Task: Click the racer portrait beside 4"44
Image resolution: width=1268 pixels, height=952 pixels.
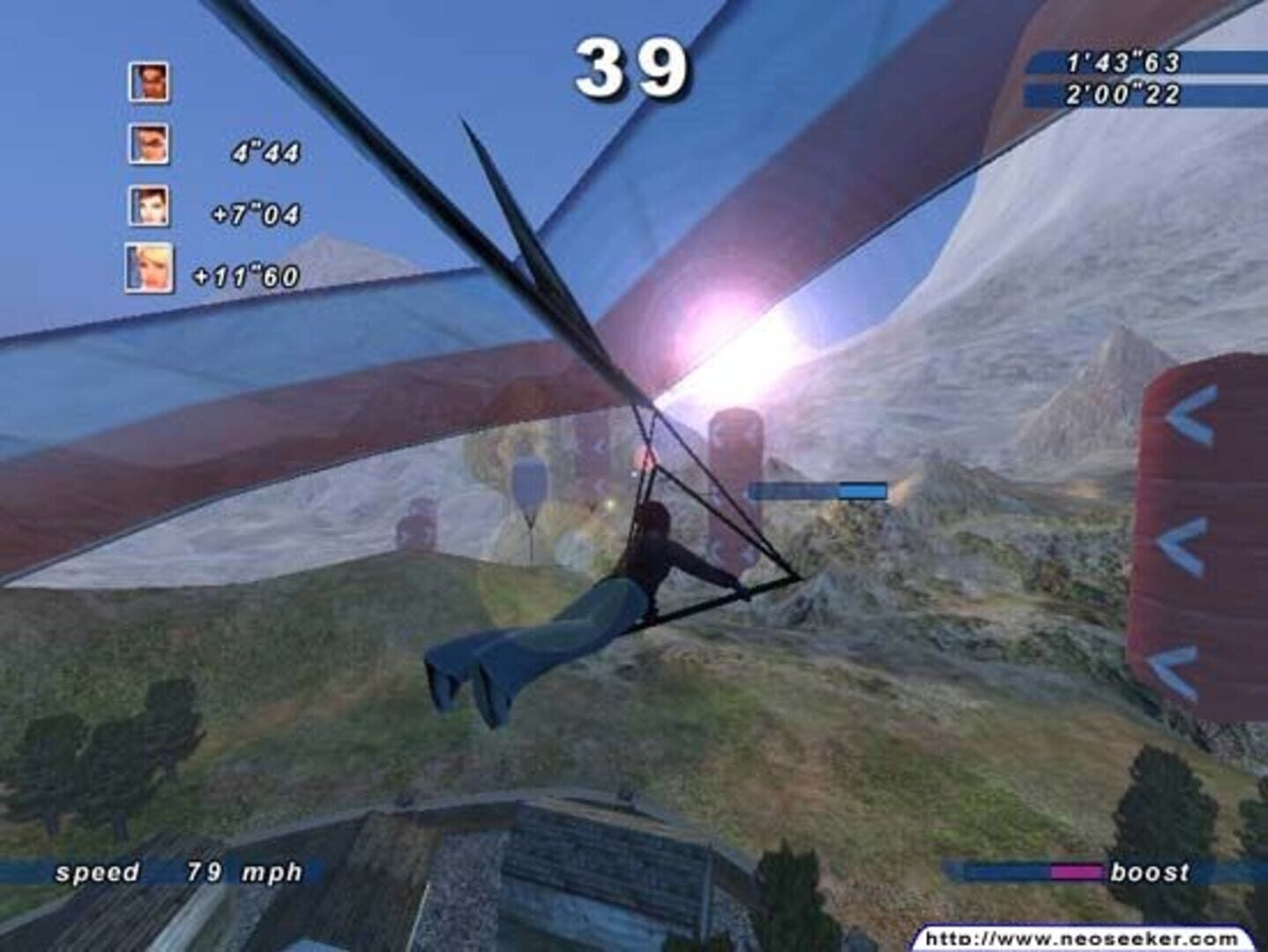Action: click(148, 145)
